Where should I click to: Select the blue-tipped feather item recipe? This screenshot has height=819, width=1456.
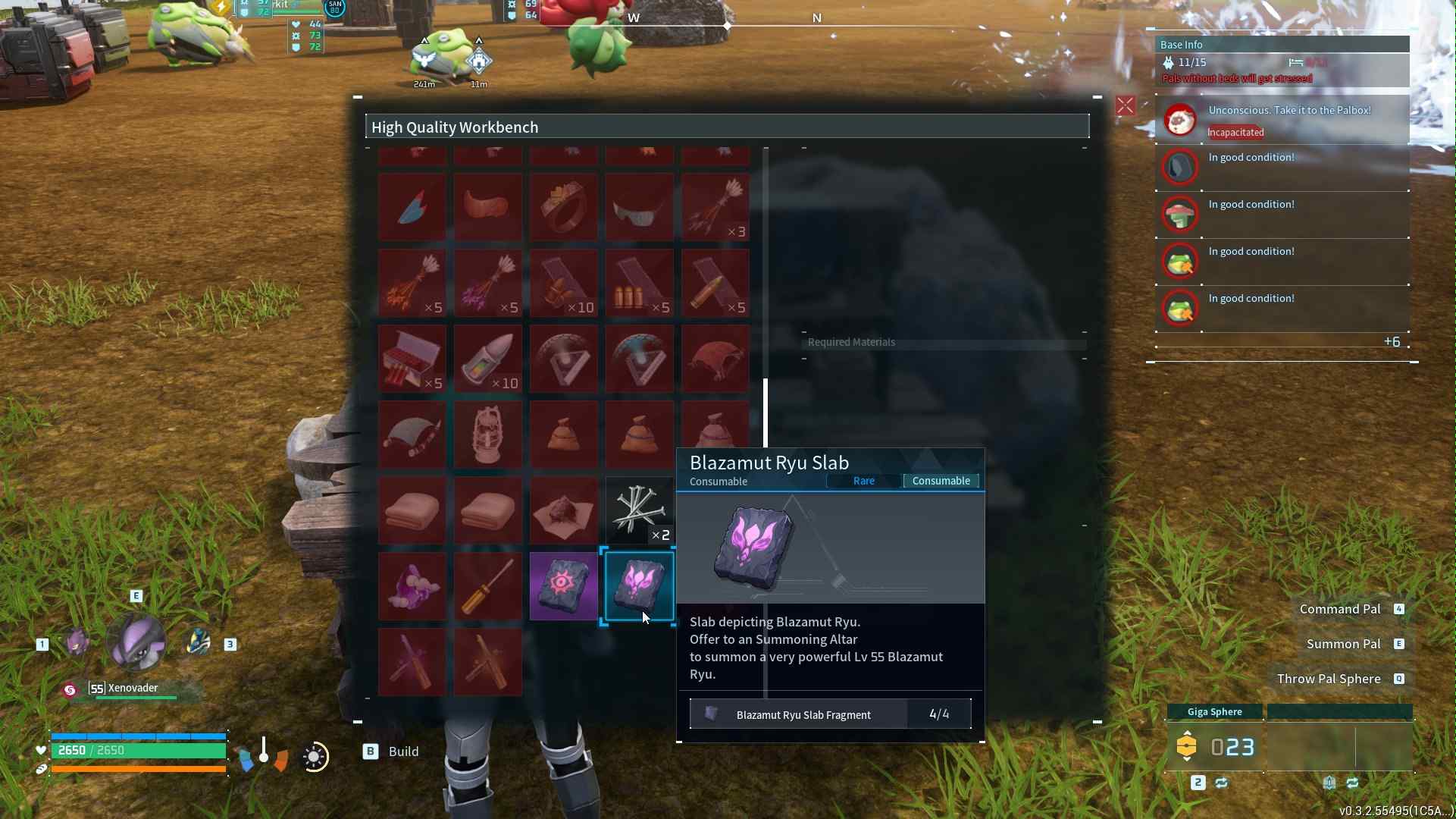click(x=412, y=207)
